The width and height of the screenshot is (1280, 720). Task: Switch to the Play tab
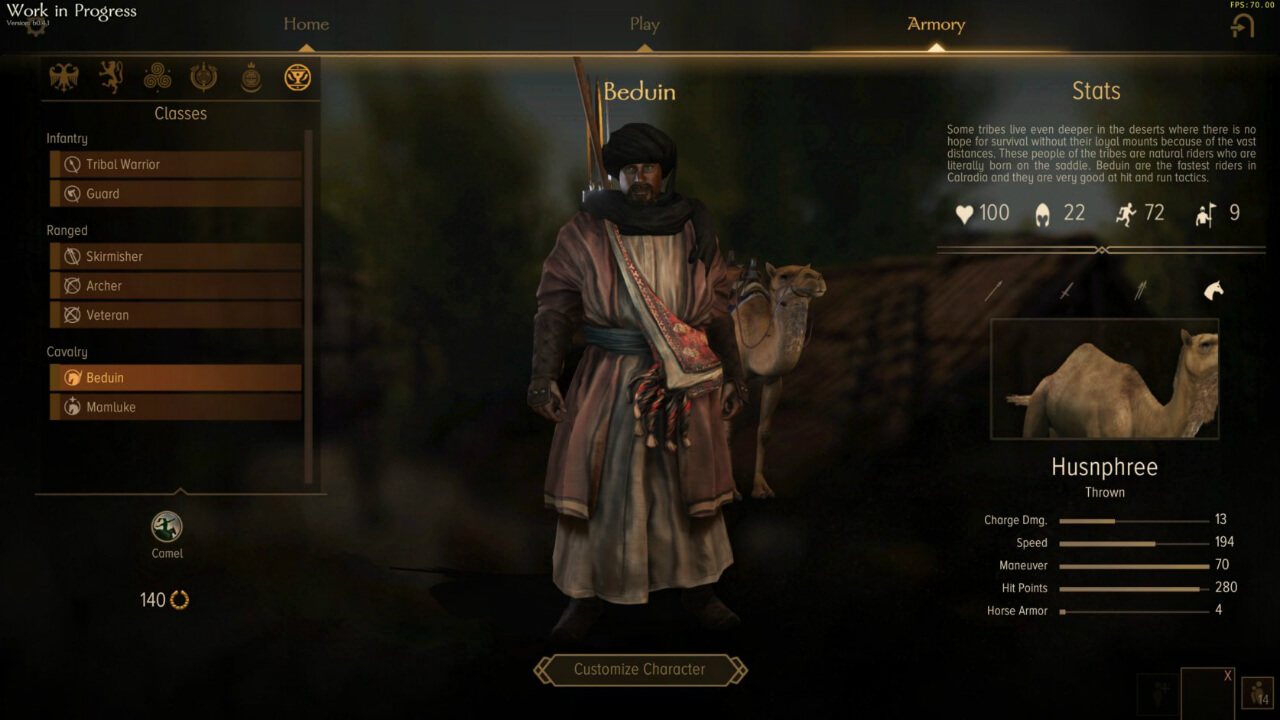click(x=644, y=24)
